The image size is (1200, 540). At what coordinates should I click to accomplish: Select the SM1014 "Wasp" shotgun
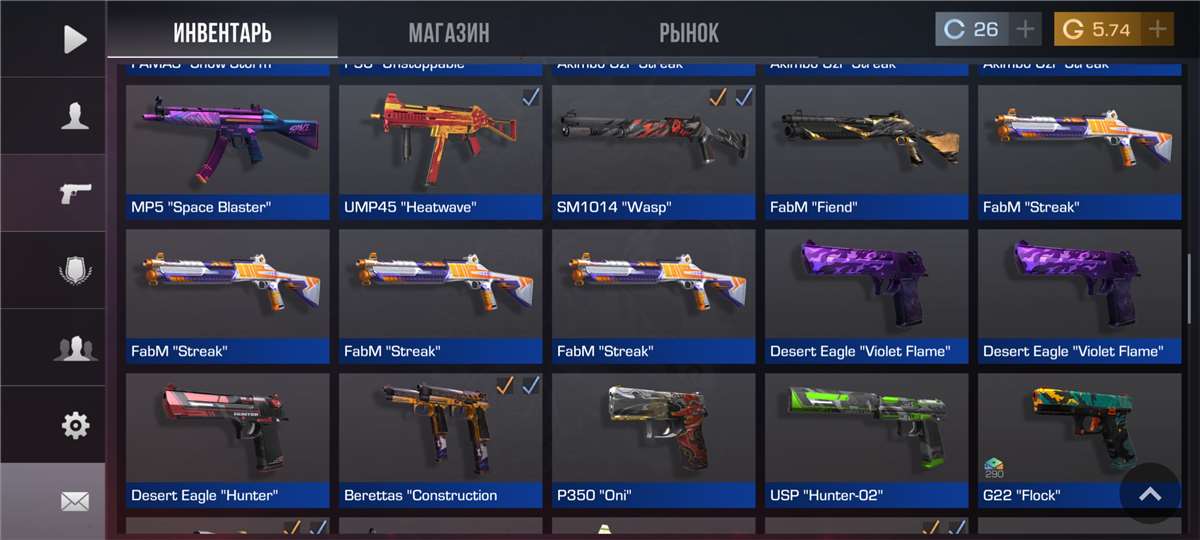point(654,151)
